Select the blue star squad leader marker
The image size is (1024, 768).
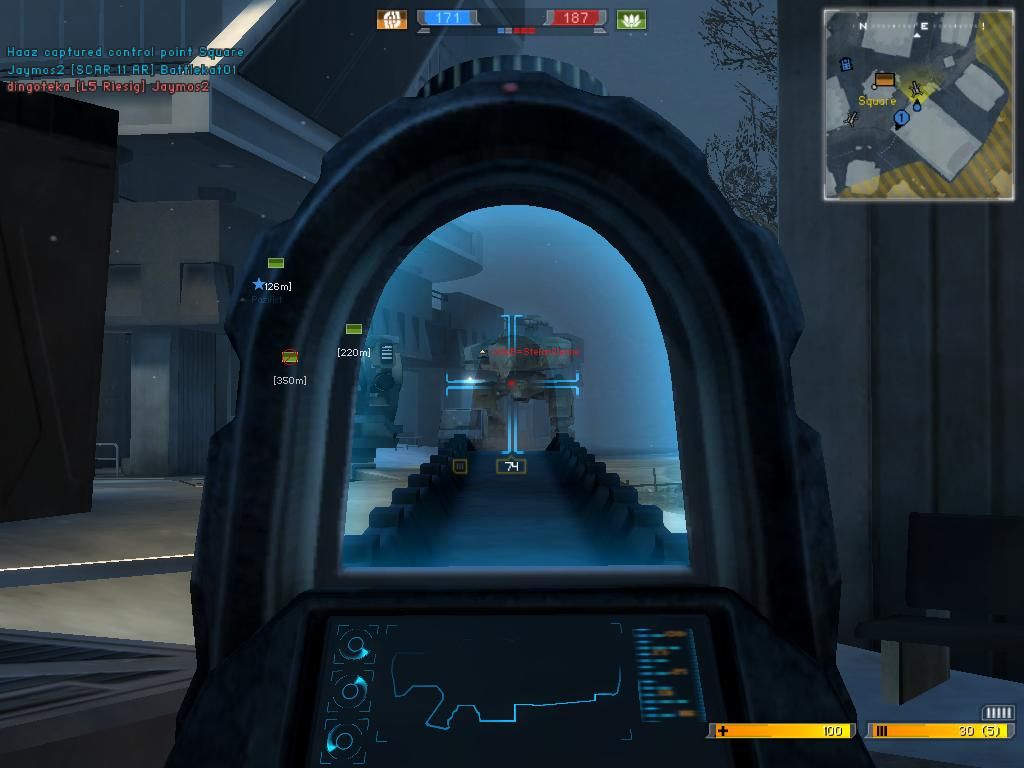(x=259, y=285)
